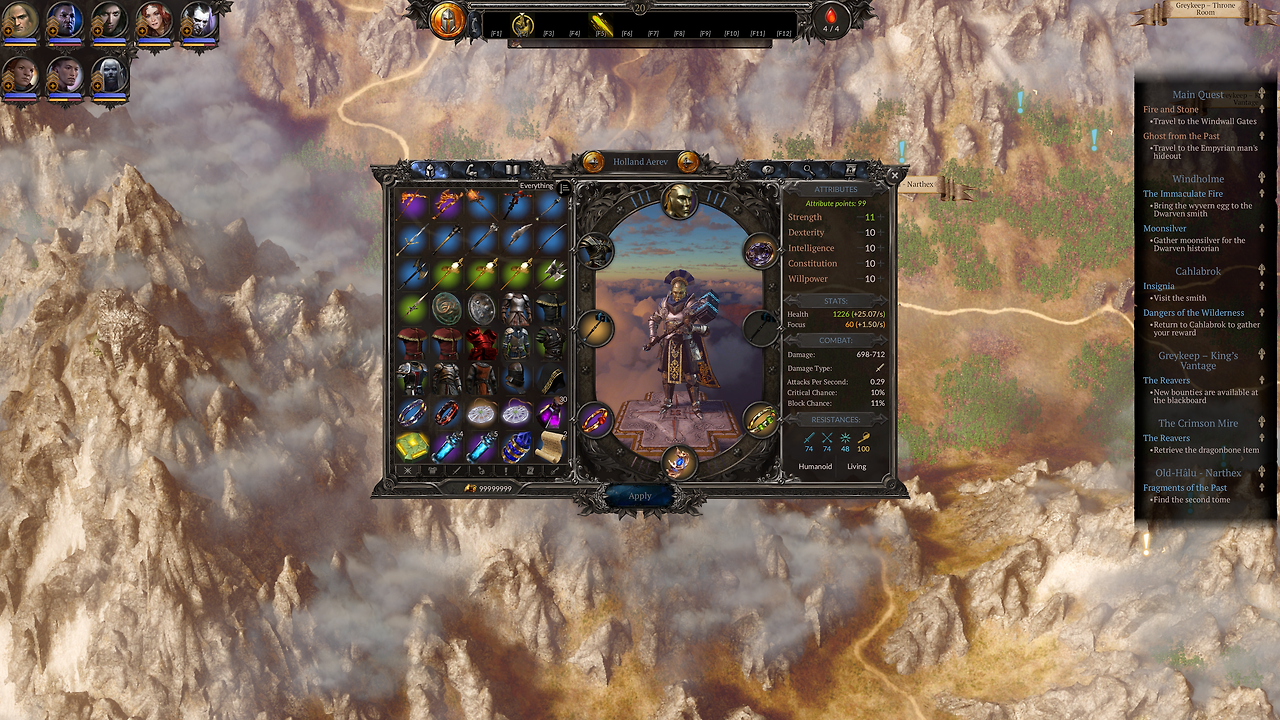This screenshot has width=1280, height=720.
Task: Select the purple potion with count 30
Action: (549, 412)
